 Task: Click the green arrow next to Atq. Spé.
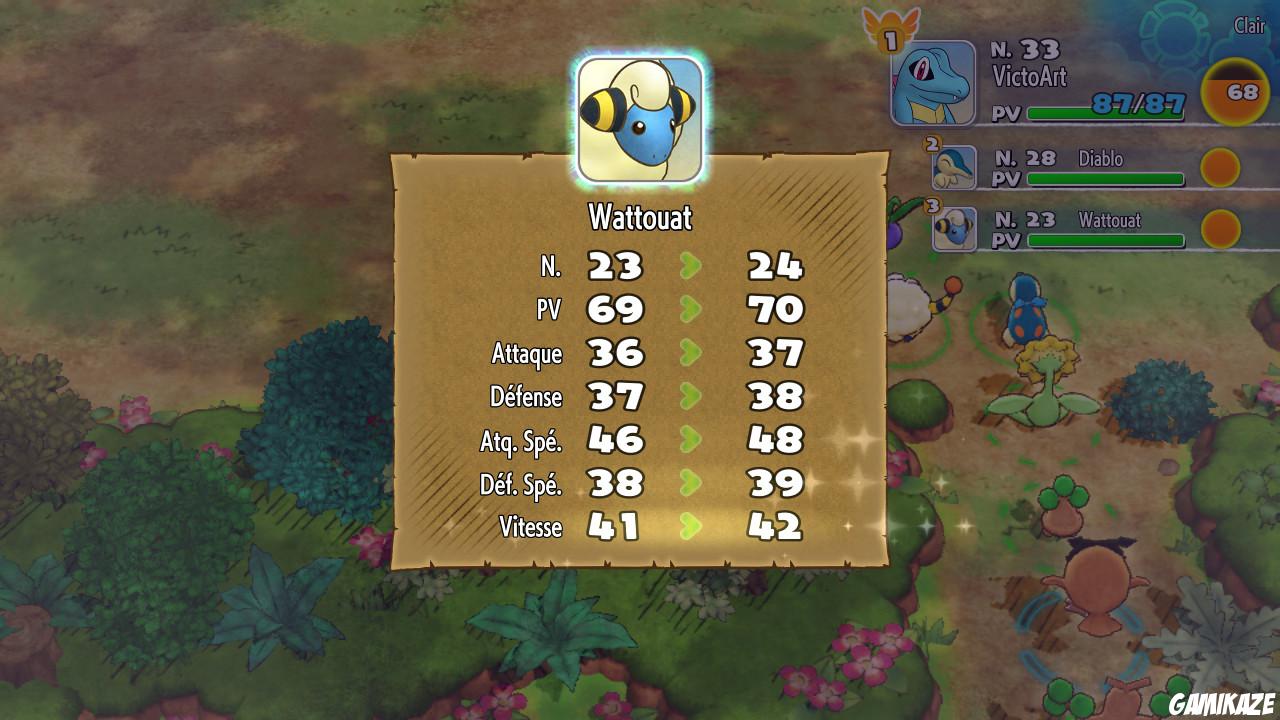click(x=691, y=437)
